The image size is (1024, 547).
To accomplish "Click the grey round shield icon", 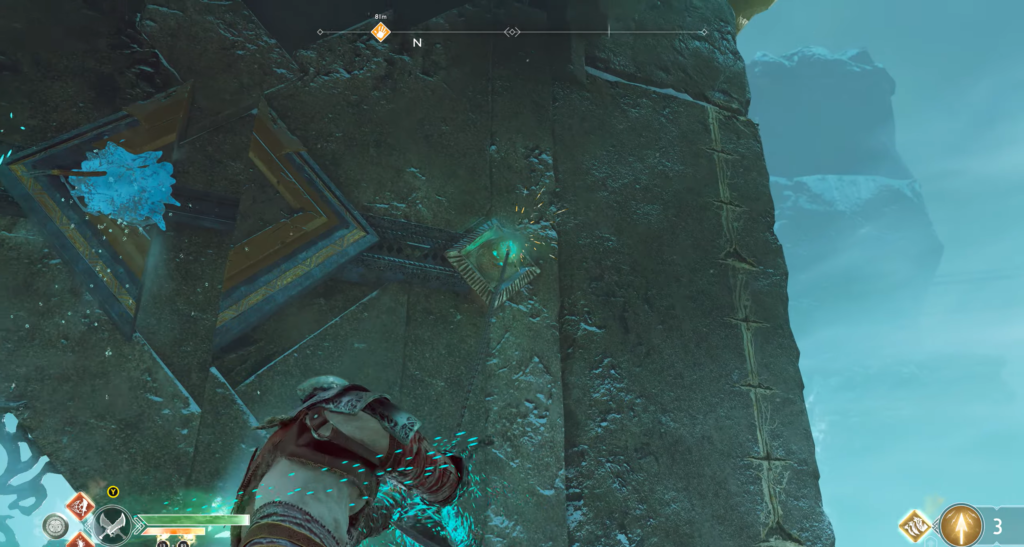I will 54,524.
